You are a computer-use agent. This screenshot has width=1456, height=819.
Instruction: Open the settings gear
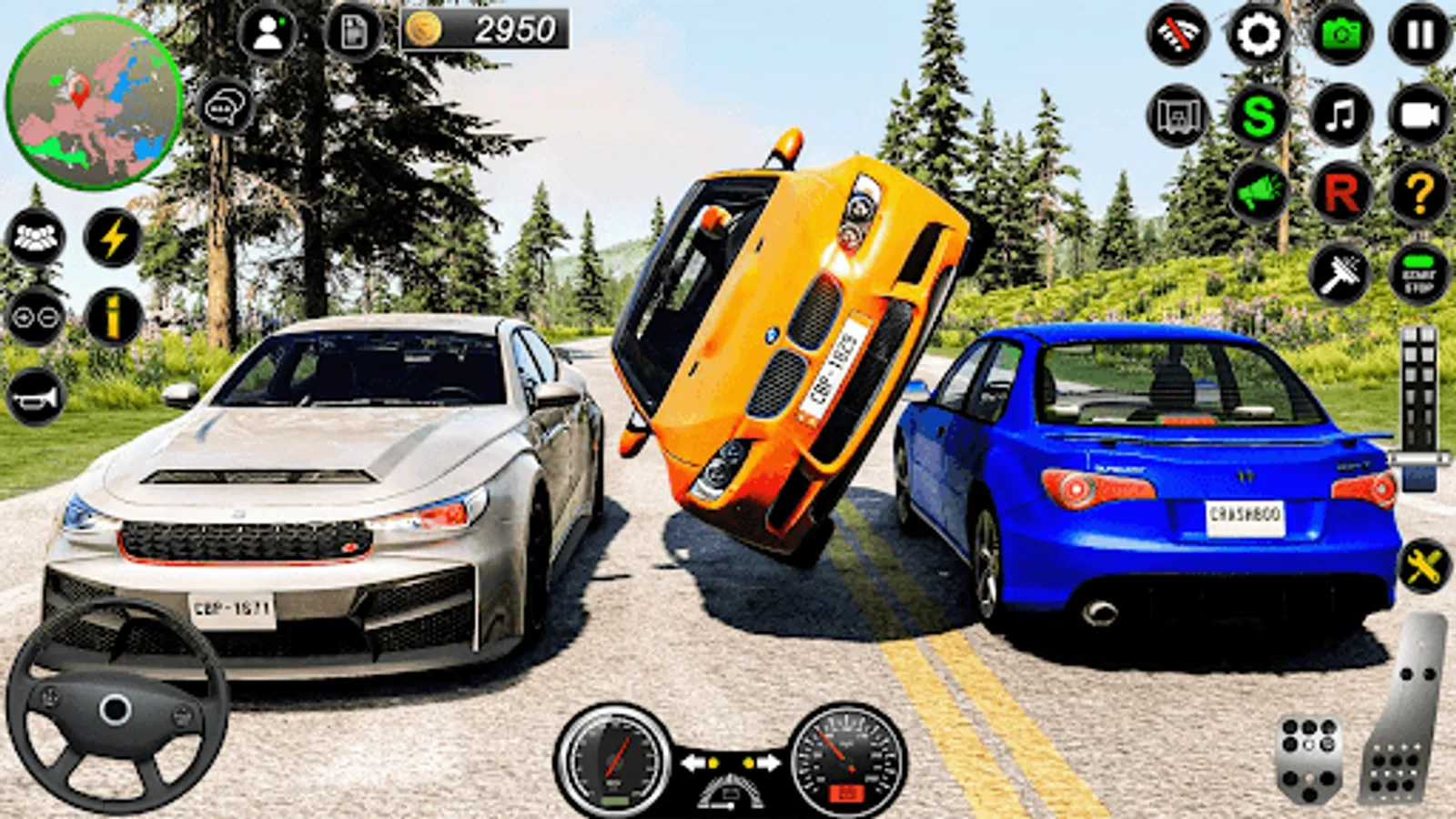point(1258,35)
